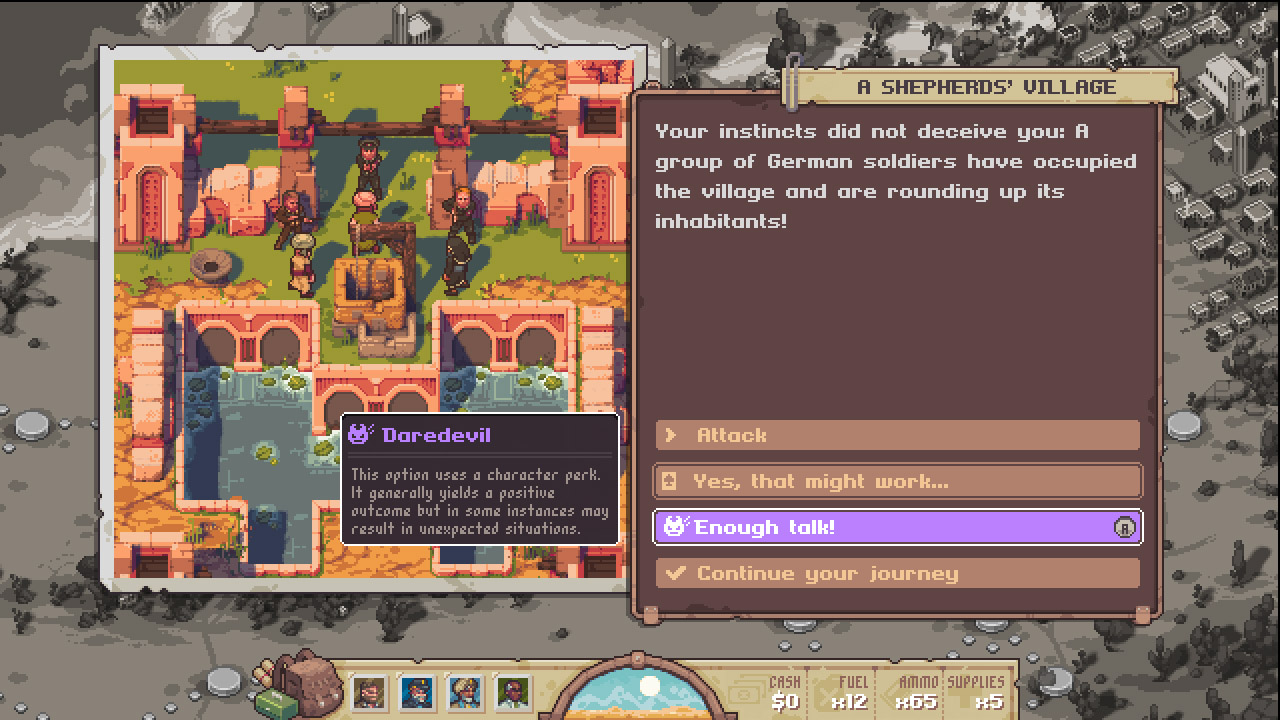Click the Daredevil devil icon on the tooltip

pyautogui.click(x=357, y=434)
